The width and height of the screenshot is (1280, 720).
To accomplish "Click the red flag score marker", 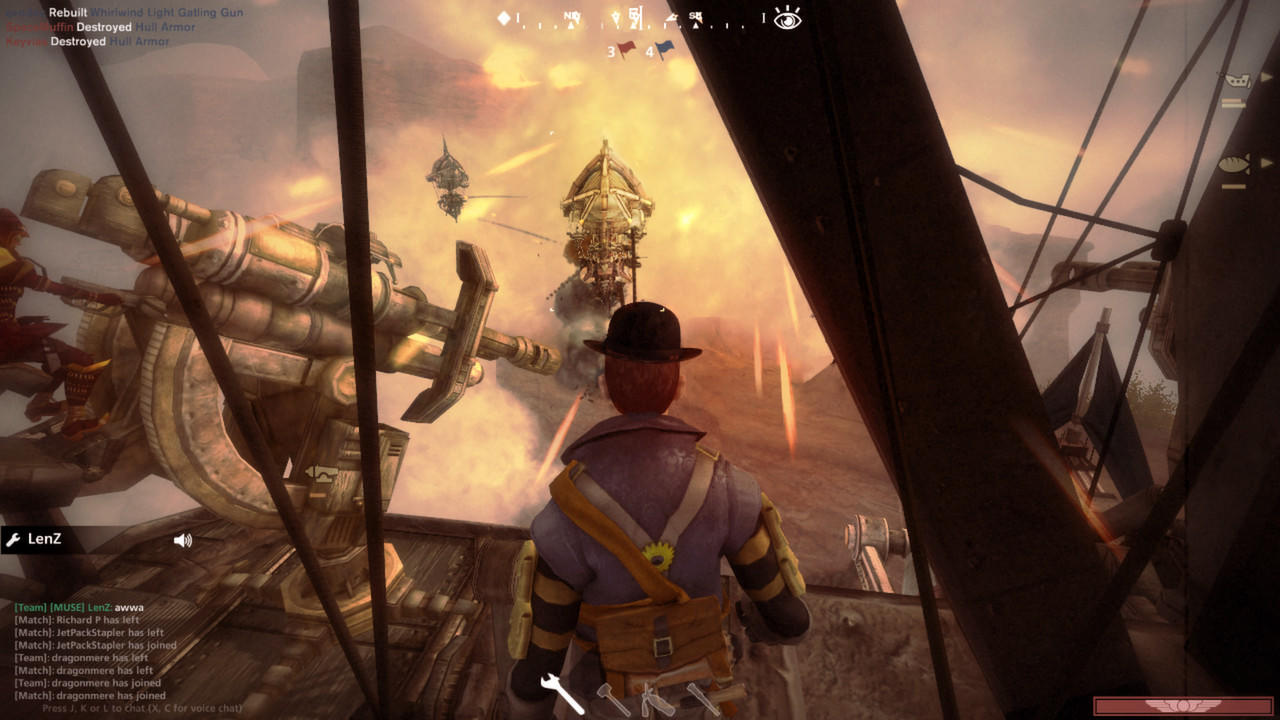I will (x=625, y=47).
